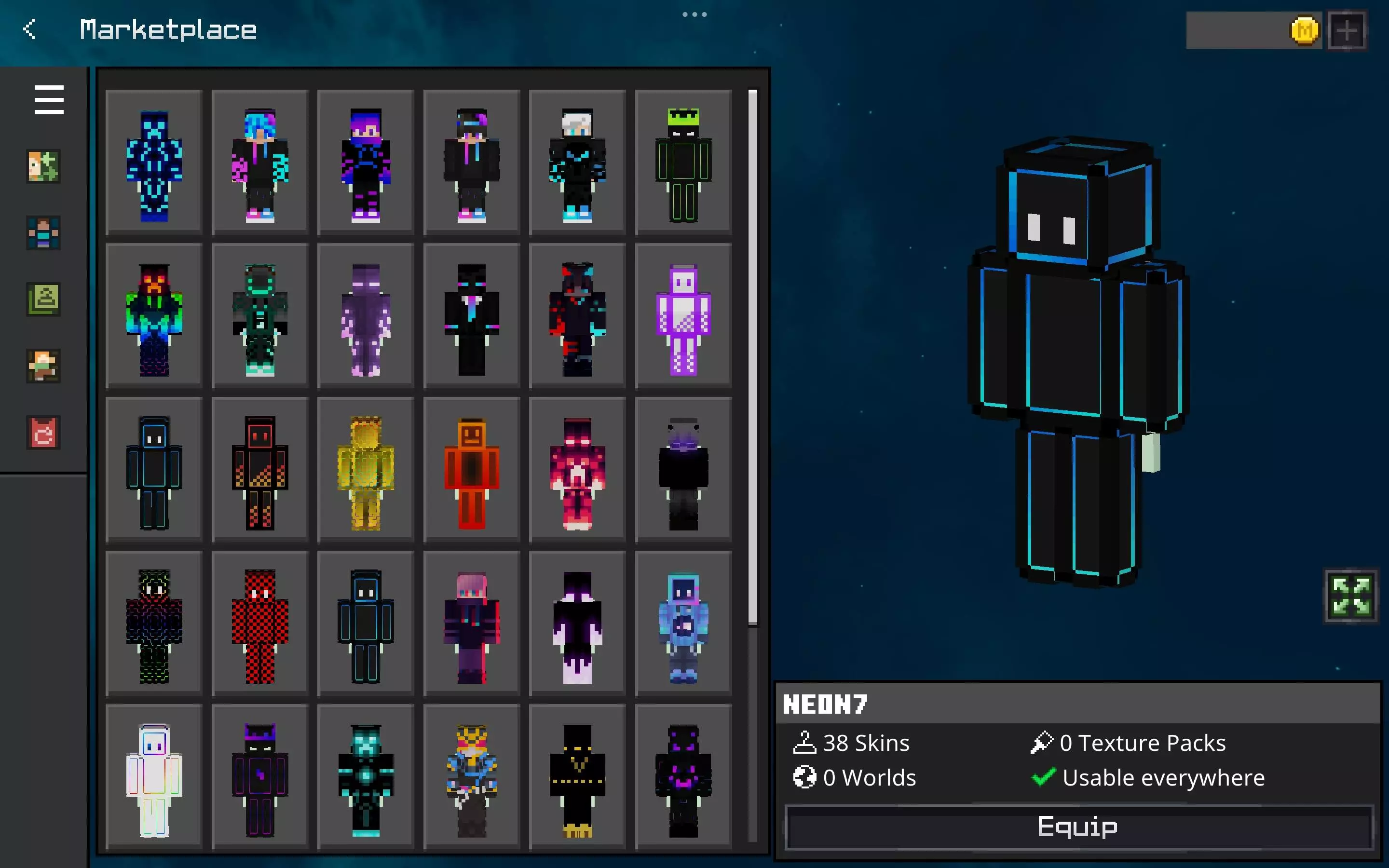Open the three-dot overflow menu at top
The width and height of the screenshot is (1389, 868).
(694, 14)
